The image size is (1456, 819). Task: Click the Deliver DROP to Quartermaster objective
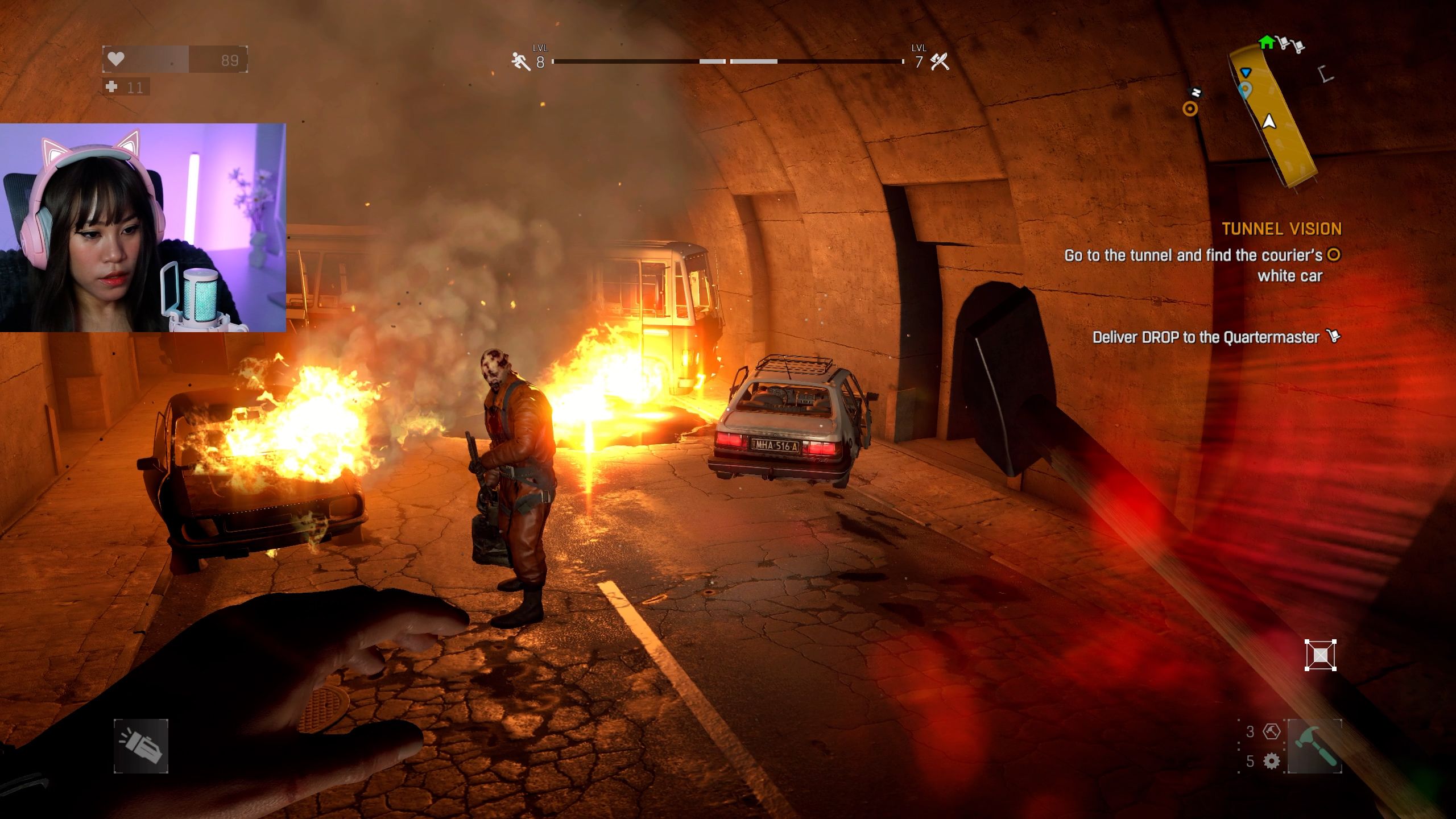[x=1206, y=337]
